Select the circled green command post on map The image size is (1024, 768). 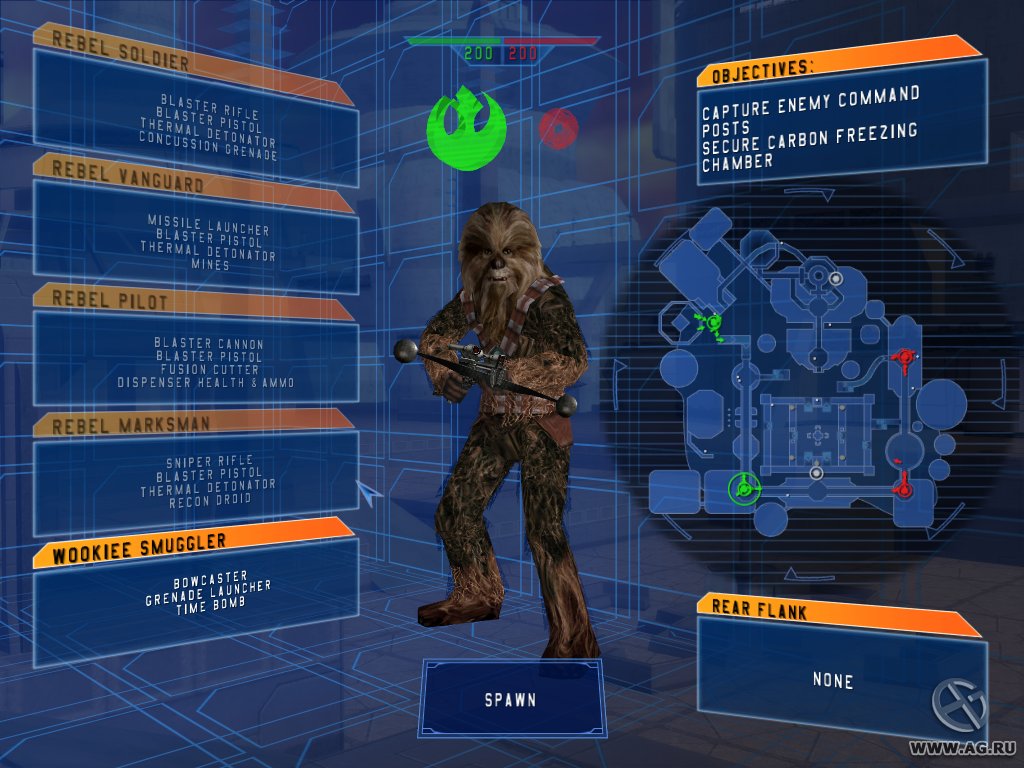tap(743, 488)
